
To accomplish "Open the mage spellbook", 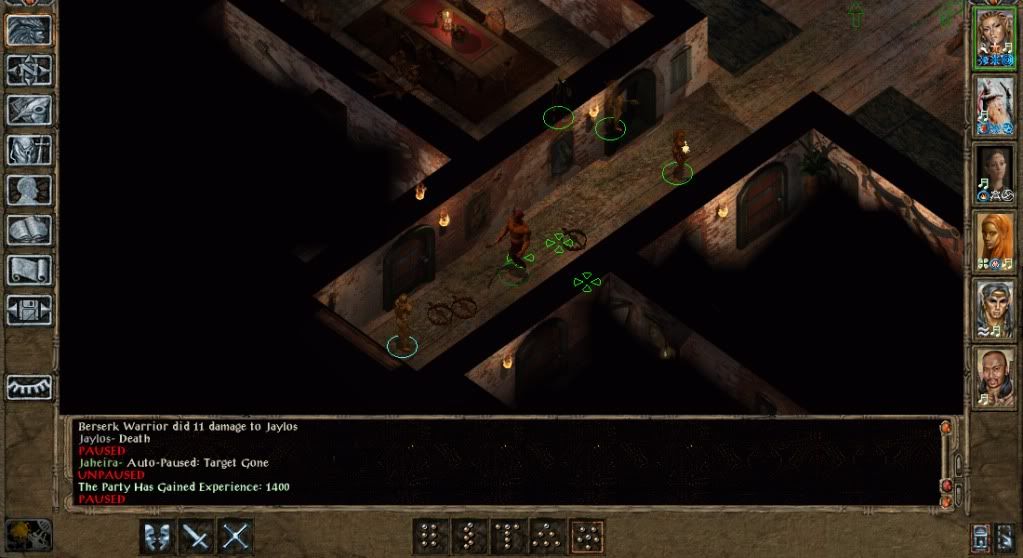I will [29, 230].
